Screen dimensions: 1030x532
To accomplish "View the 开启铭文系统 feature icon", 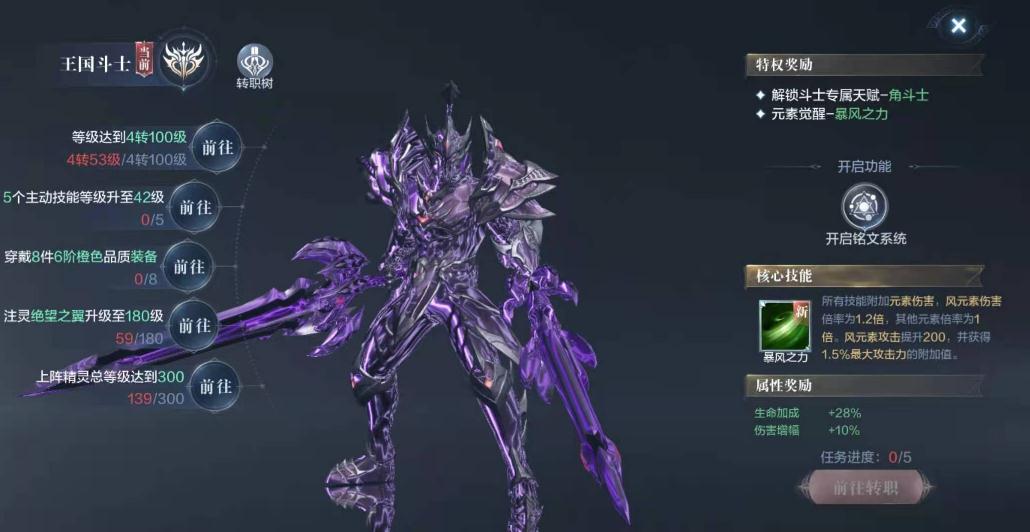I will pos(865,207).
